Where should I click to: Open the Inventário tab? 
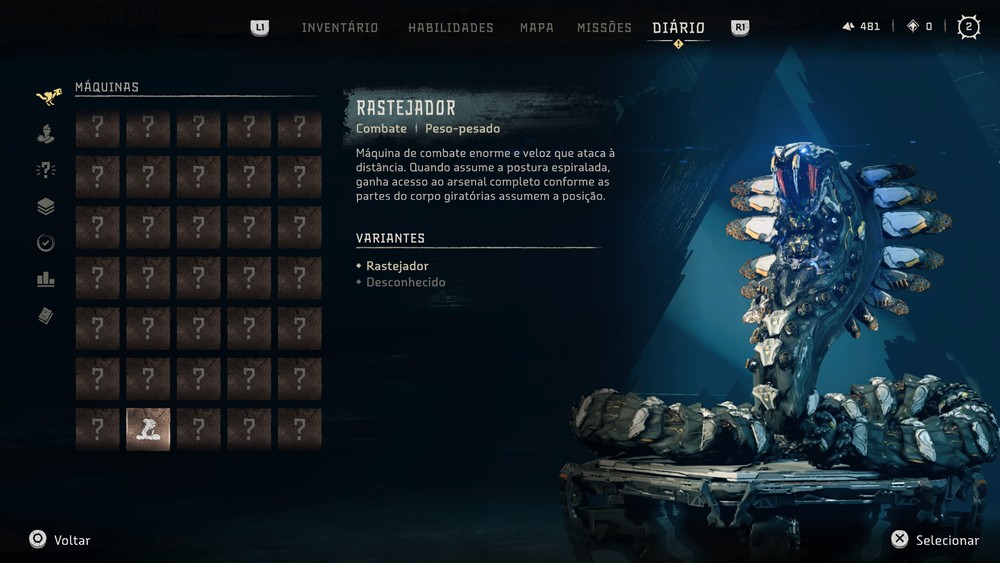point(340,28)
